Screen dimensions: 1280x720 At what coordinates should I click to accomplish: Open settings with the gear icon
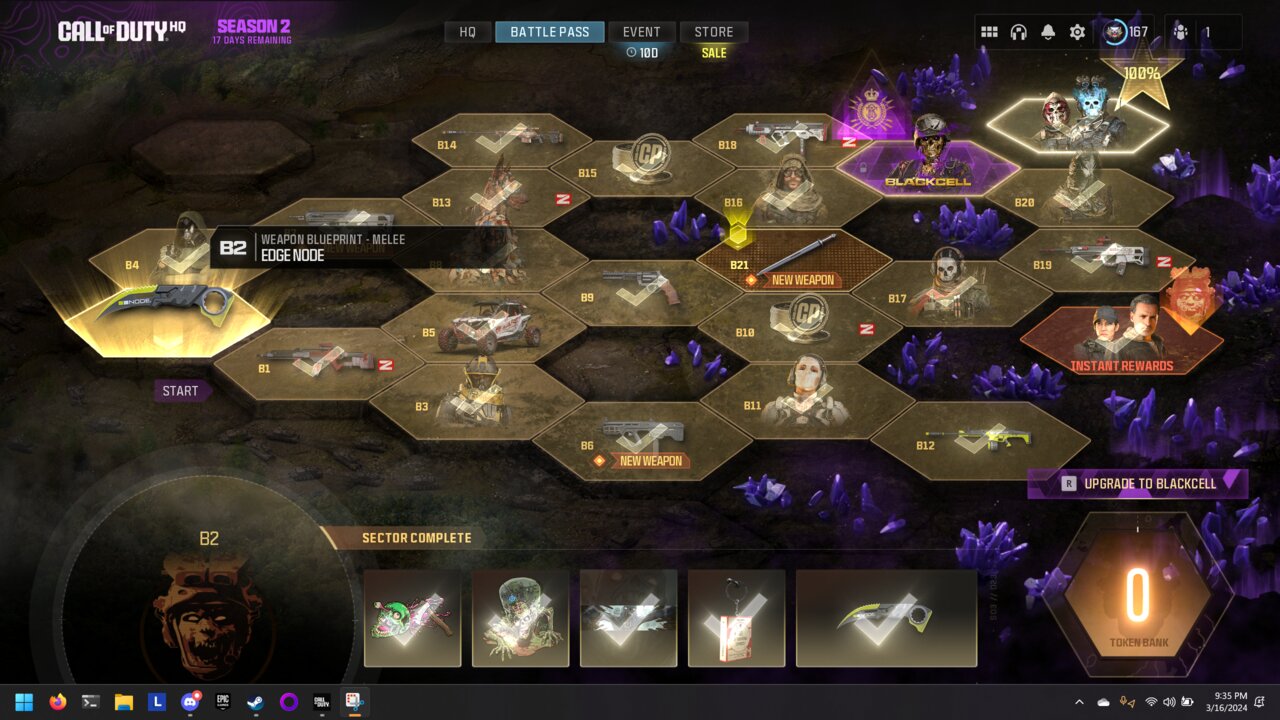pos(1077,32)
